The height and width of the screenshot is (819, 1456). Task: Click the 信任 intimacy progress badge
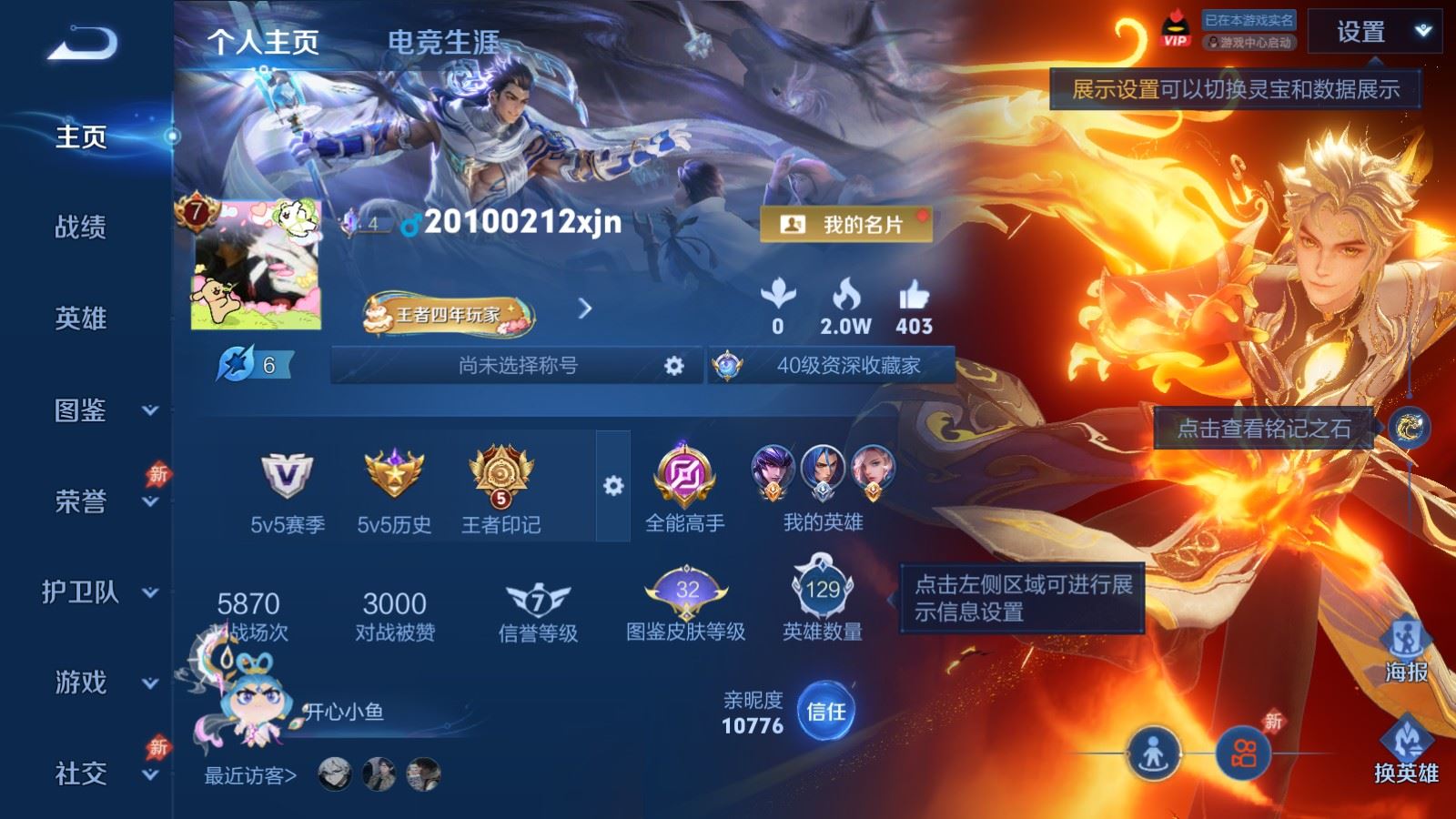pos(824,715)
